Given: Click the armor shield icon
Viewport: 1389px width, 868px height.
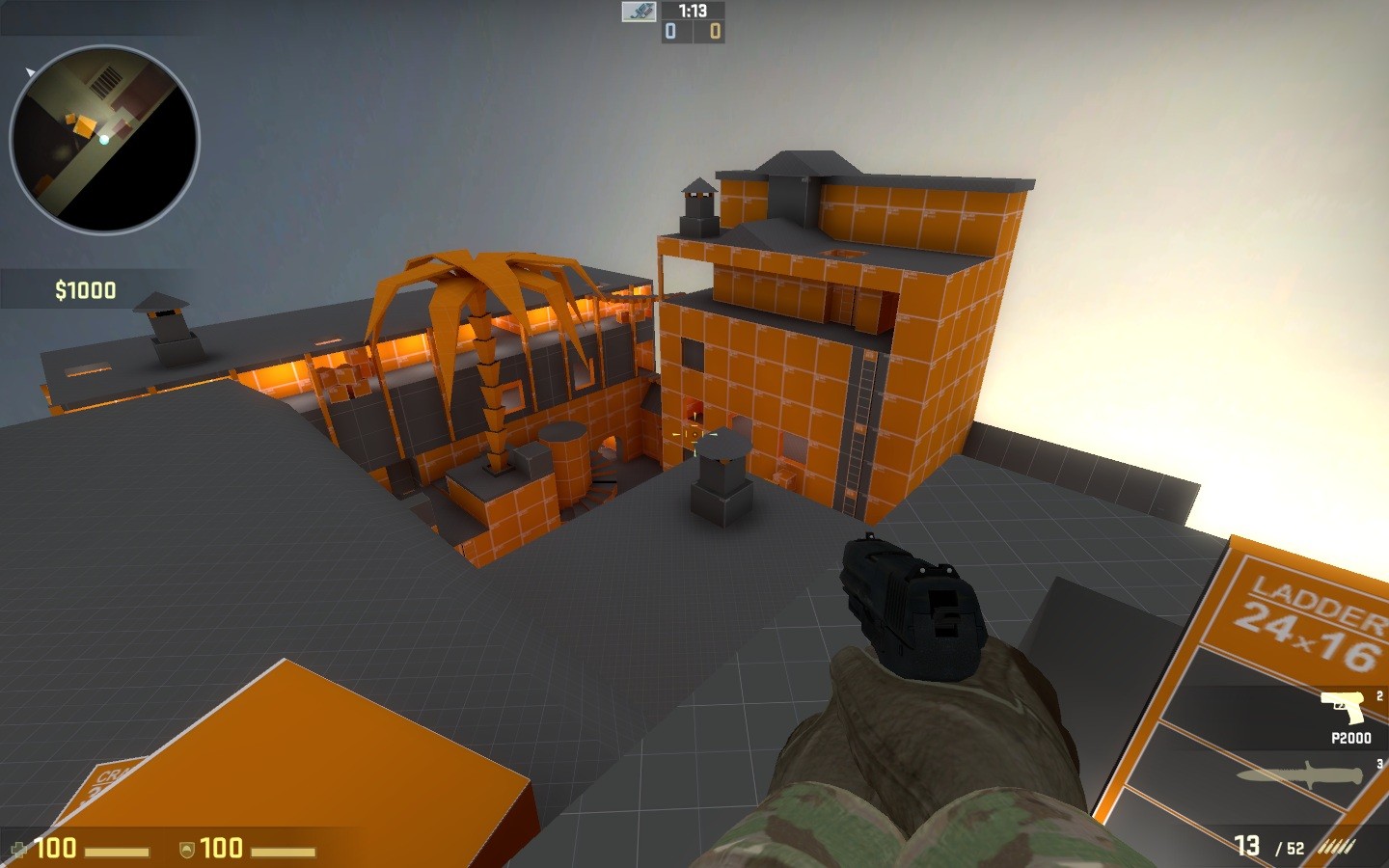Looking at the screenshot, I should tap(188, 848).
